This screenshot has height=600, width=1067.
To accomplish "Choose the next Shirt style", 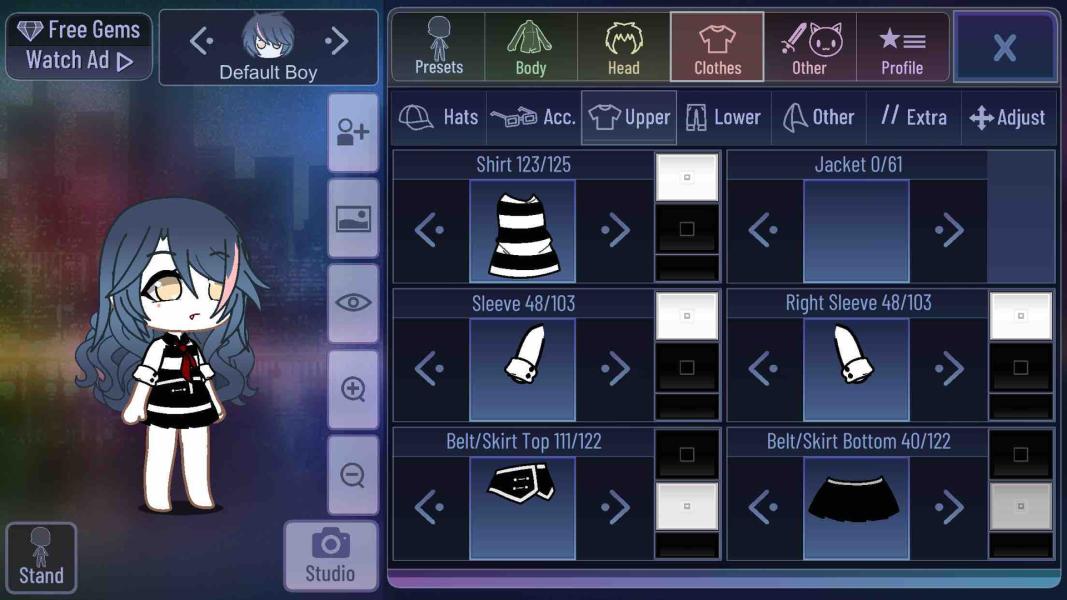I will point(615,231).
